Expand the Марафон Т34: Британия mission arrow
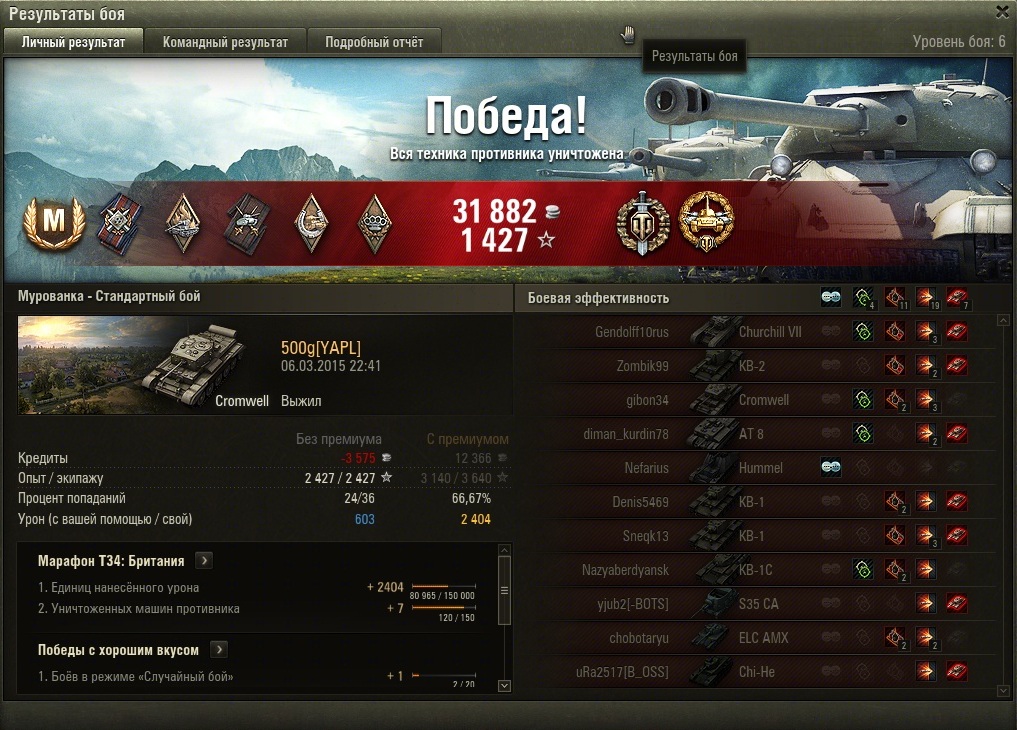The width and height of the screenshot is (1017, 730). click(x=203, y=561)
